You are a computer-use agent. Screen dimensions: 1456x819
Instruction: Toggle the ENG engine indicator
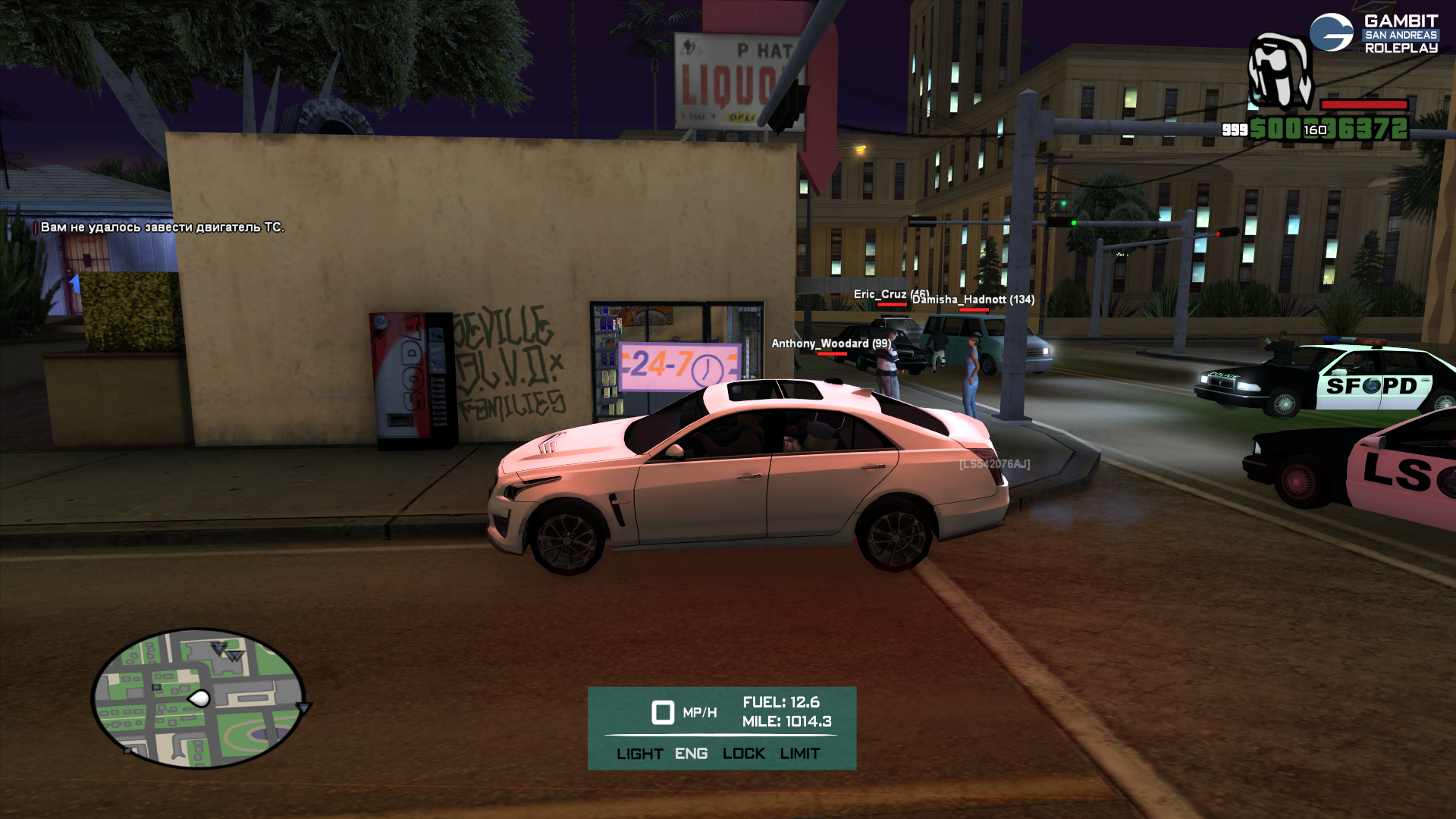[691, 754]
